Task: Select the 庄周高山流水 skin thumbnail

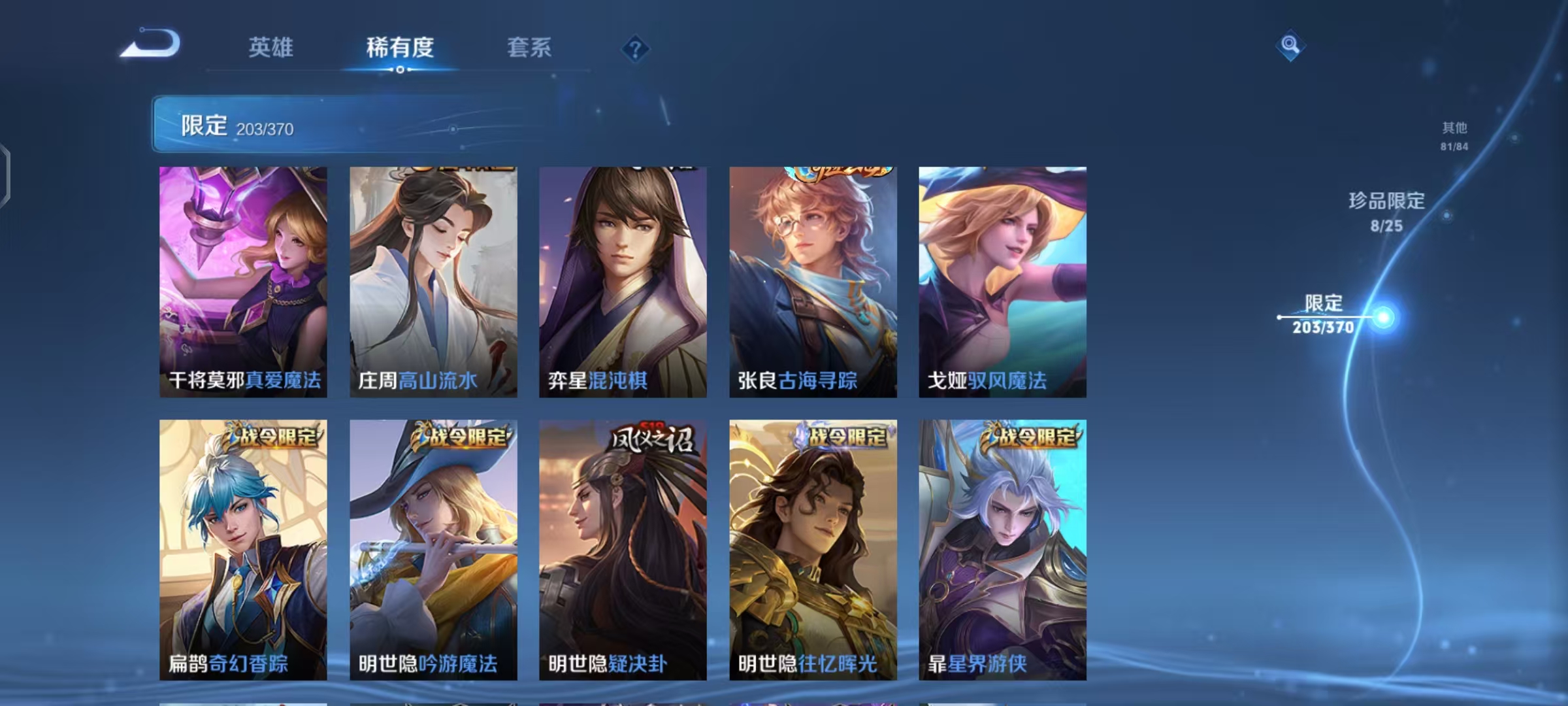Action: coord(433,281)
